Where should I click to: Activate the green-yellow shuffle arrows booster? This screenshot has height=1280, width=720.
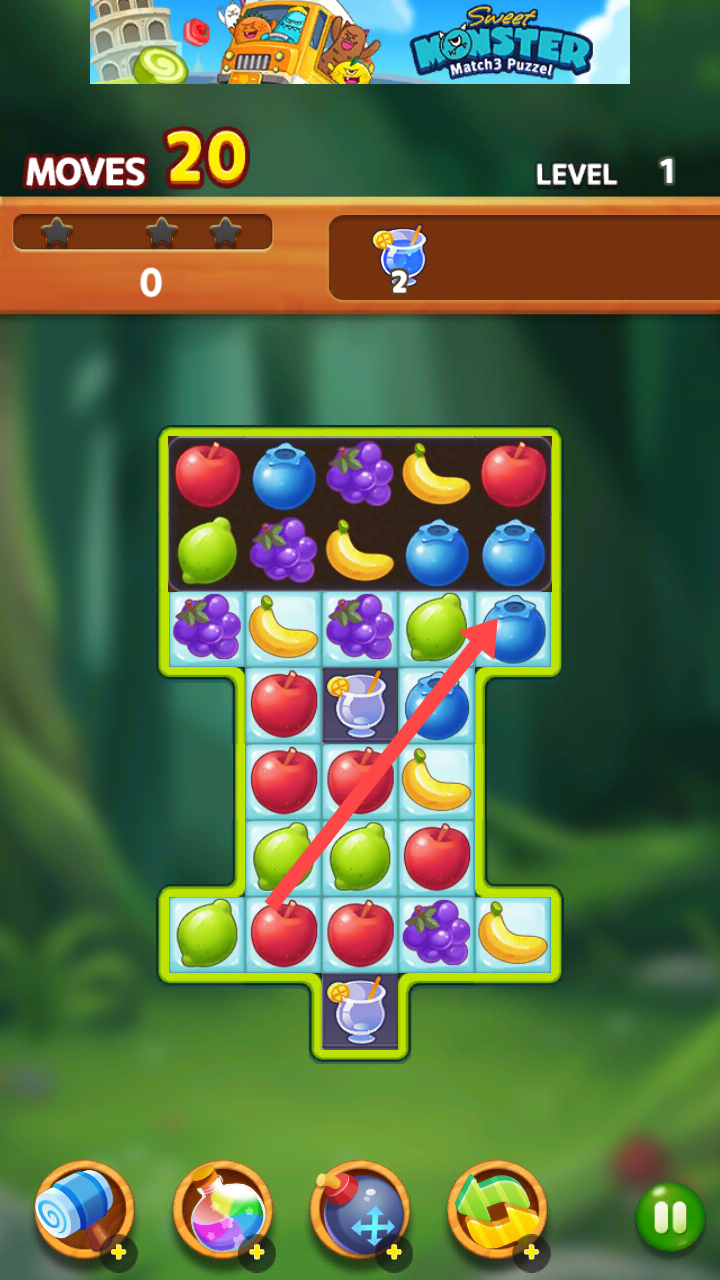click(497, 1210)
